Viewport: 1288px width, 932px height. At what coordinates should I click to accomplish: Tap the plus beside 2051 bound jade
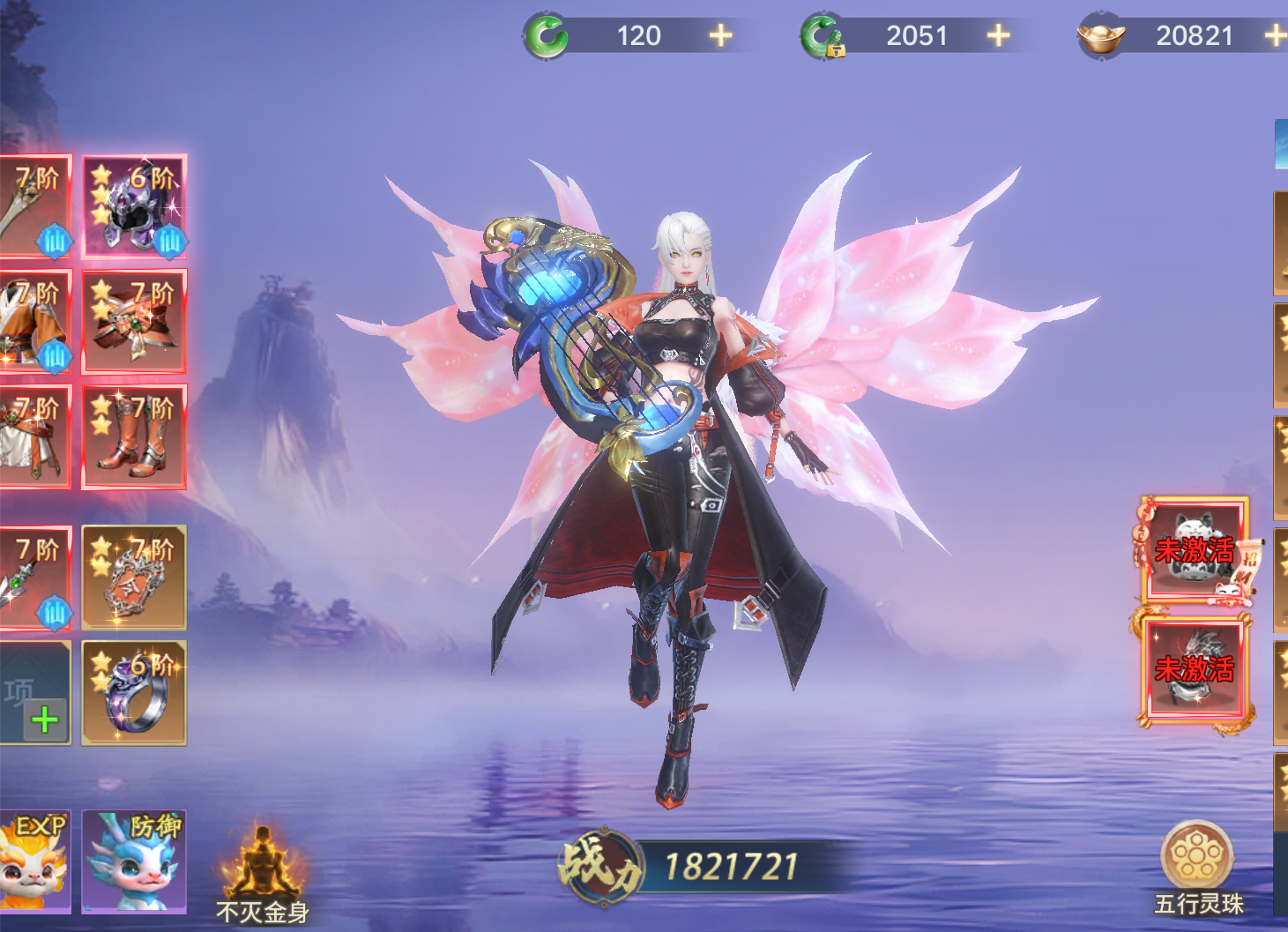pyautogui.click(x=997, y=35)
